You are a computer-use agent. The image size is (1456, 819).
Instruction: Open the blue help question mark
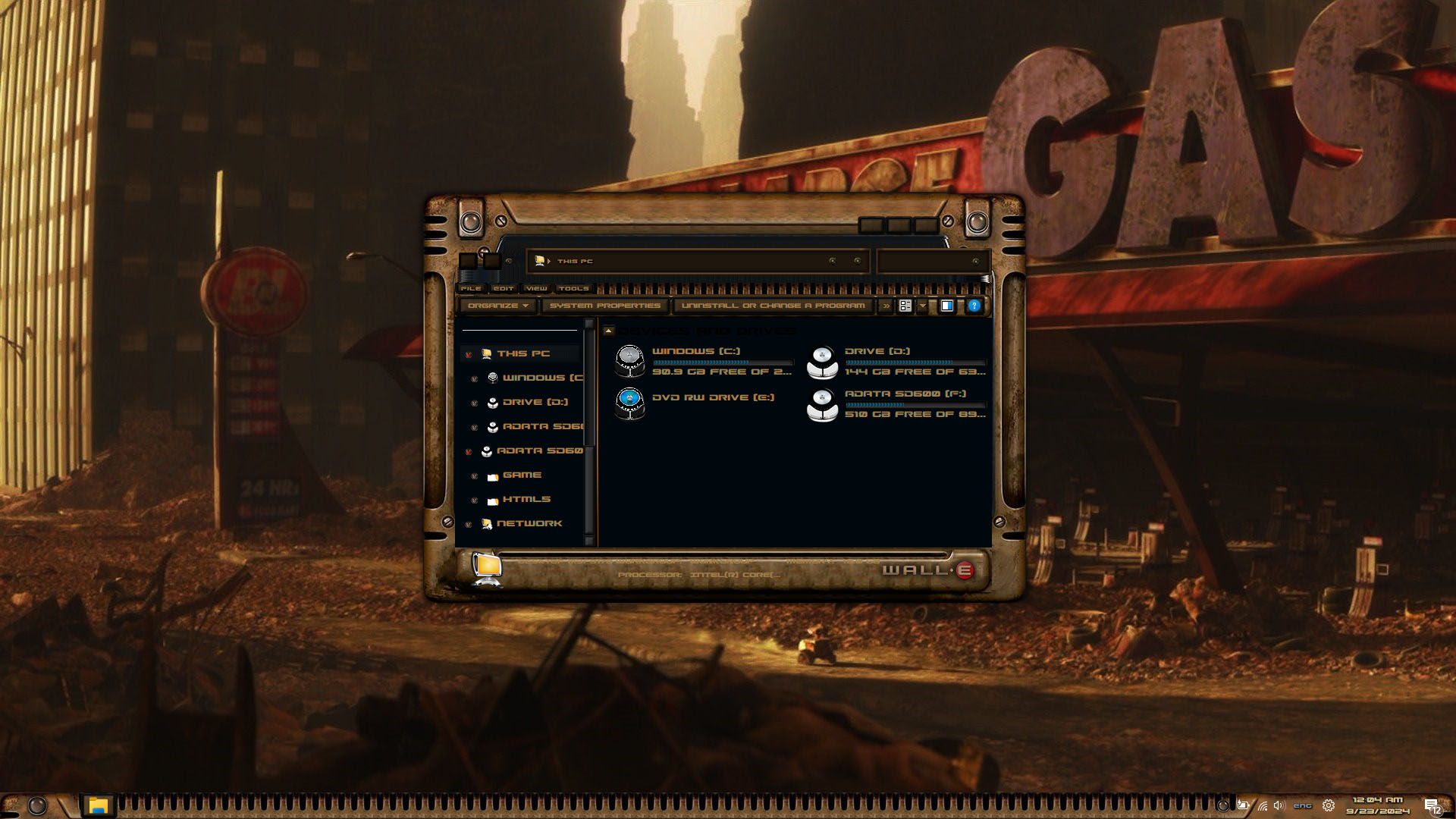point(974,306)
